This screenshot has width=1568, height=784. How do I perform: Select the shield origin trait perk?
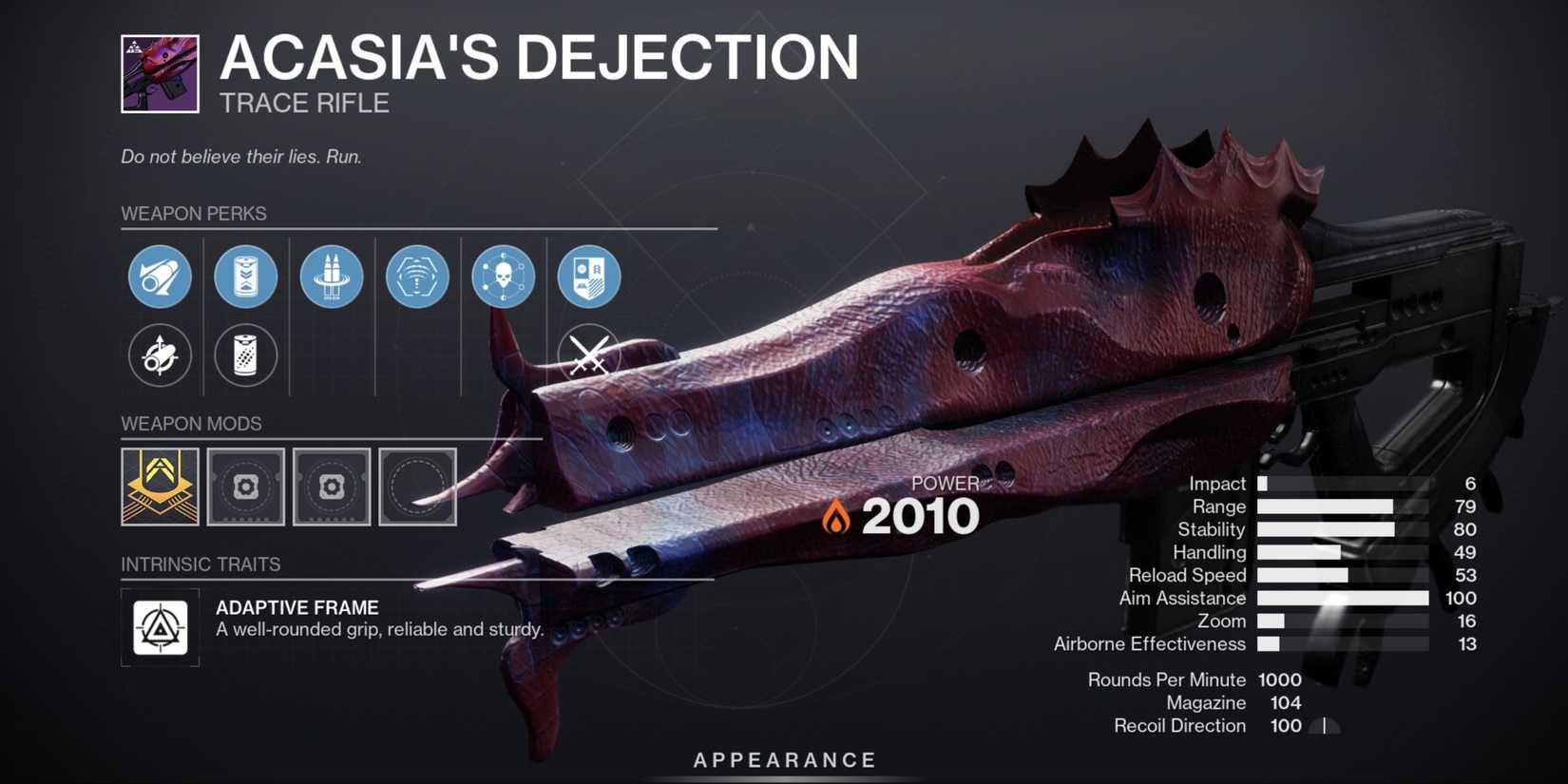click(588, 277)
